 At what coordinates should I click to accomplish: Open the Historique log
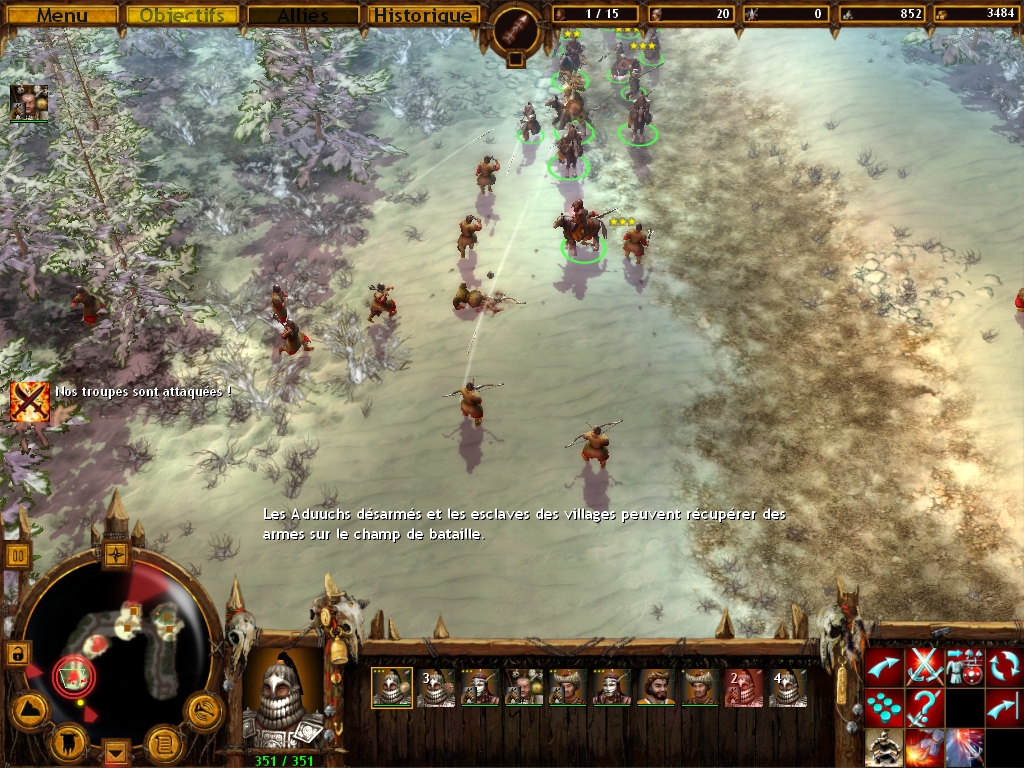(422, 15)
